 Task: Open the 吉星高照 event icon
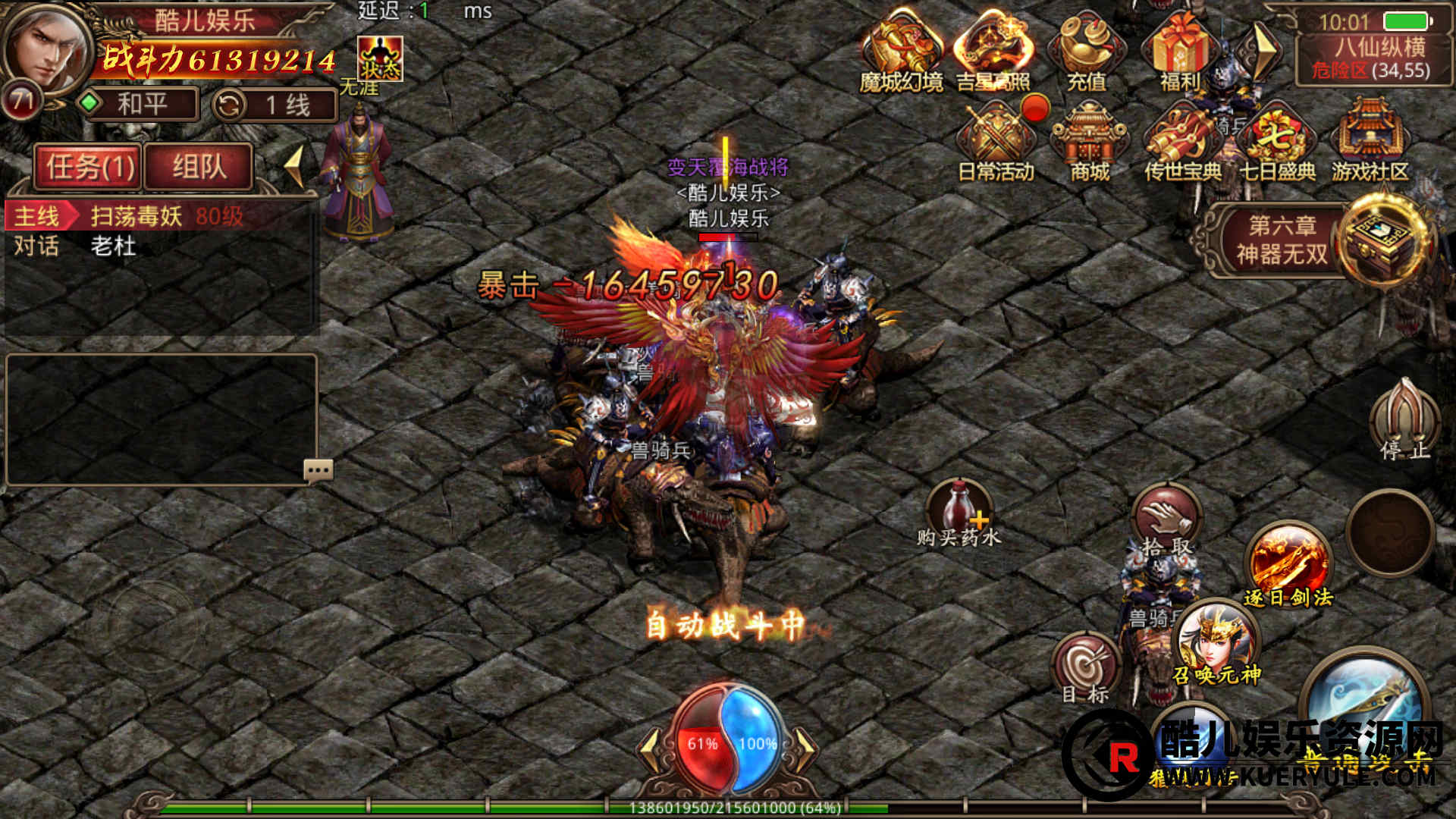993,51
